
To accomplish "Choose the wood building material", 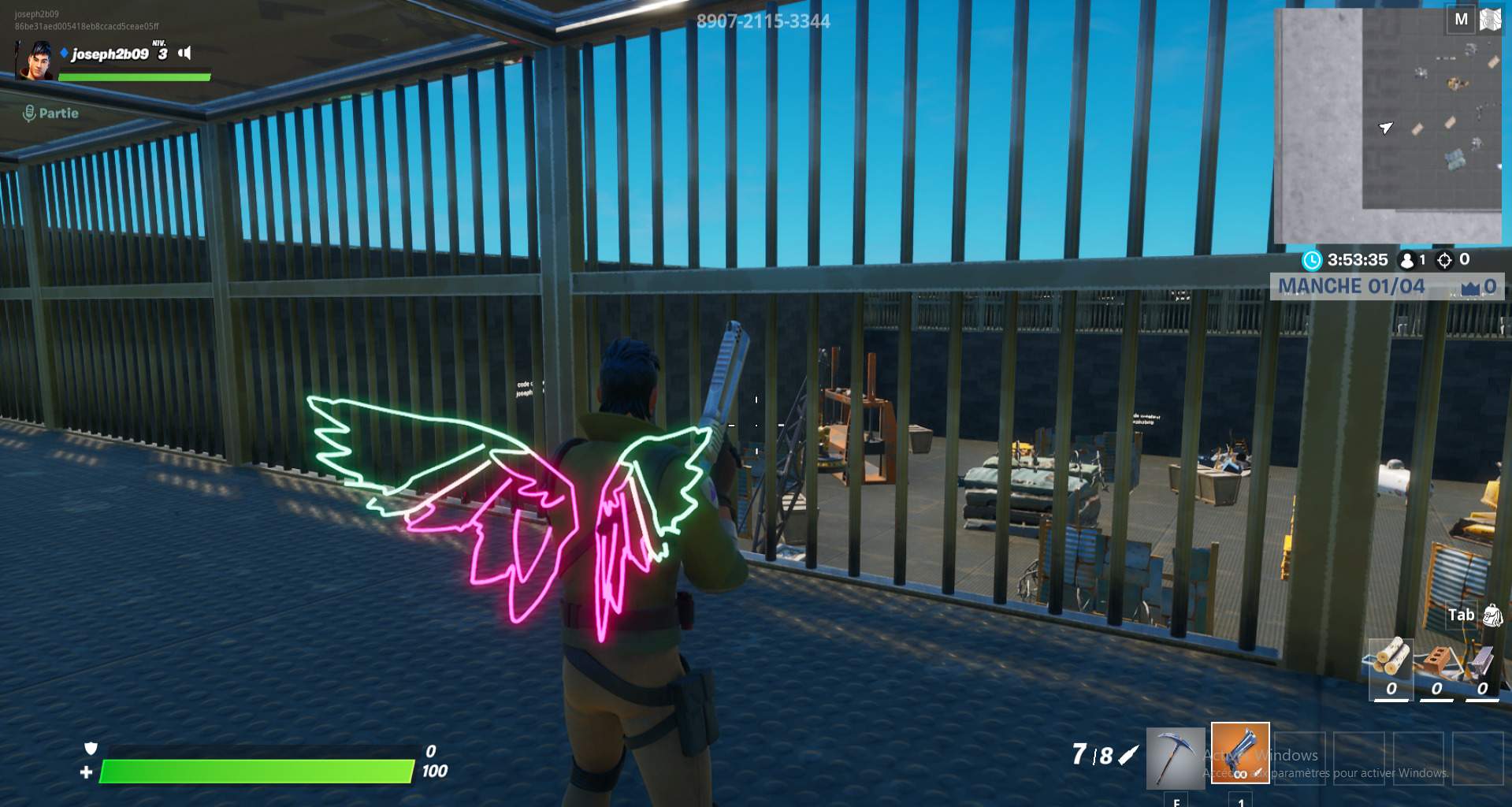I will tap(1391, 658).
